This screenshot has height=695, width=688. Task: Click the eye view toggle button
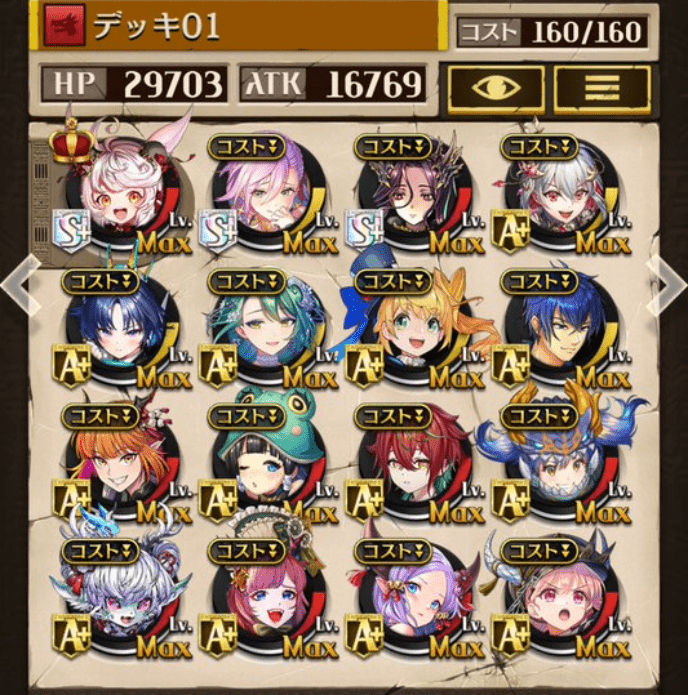pos(496,89)
